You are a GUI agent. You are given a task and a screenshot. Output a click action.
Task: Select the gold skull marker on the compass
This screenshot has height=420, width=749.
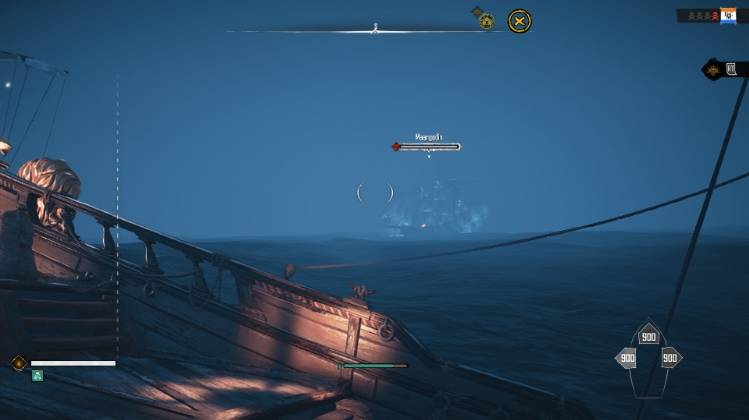[487, 20]
